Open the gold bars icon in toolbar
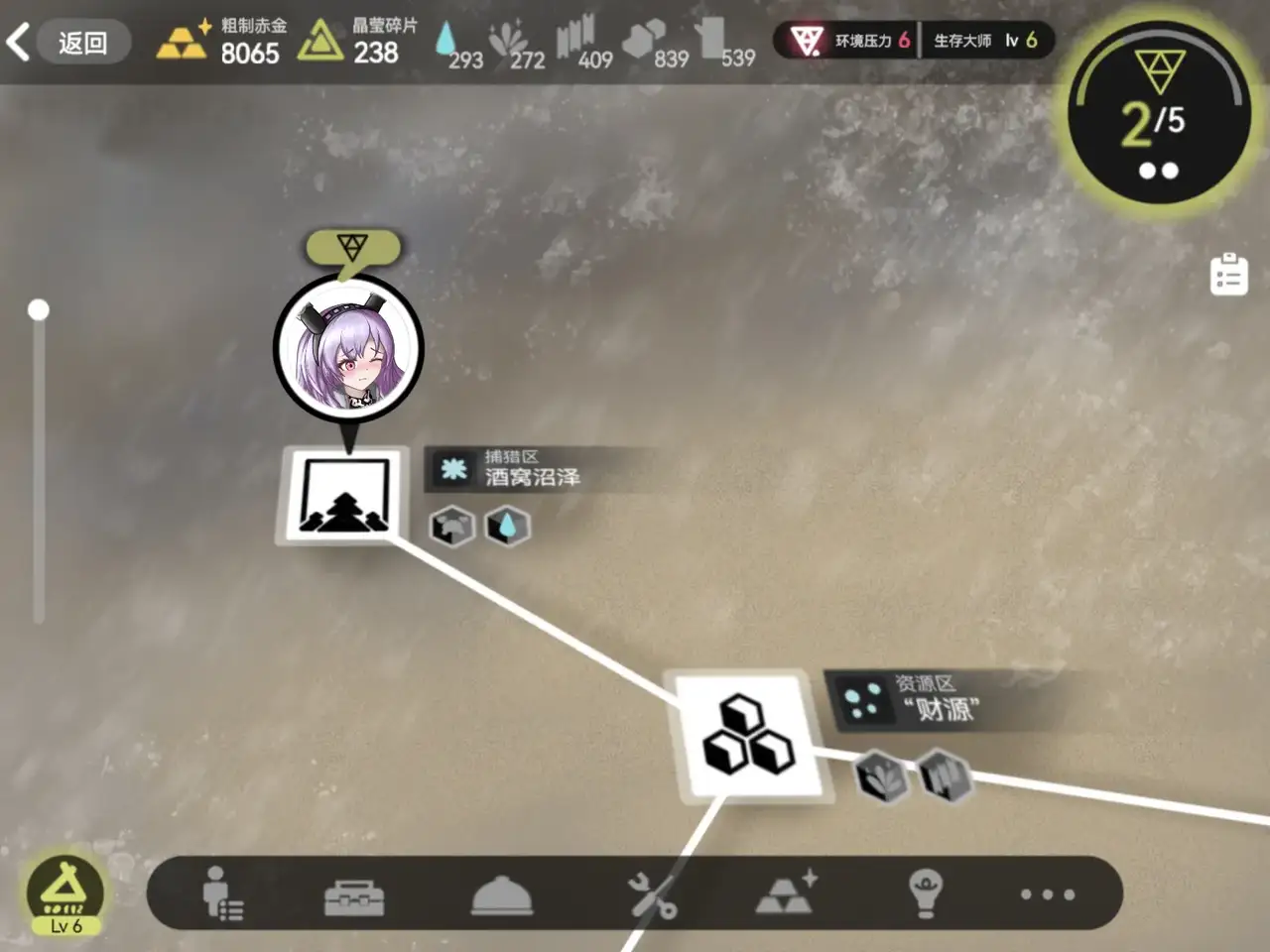The image size is (1270, 952). (x=786, y=892)
